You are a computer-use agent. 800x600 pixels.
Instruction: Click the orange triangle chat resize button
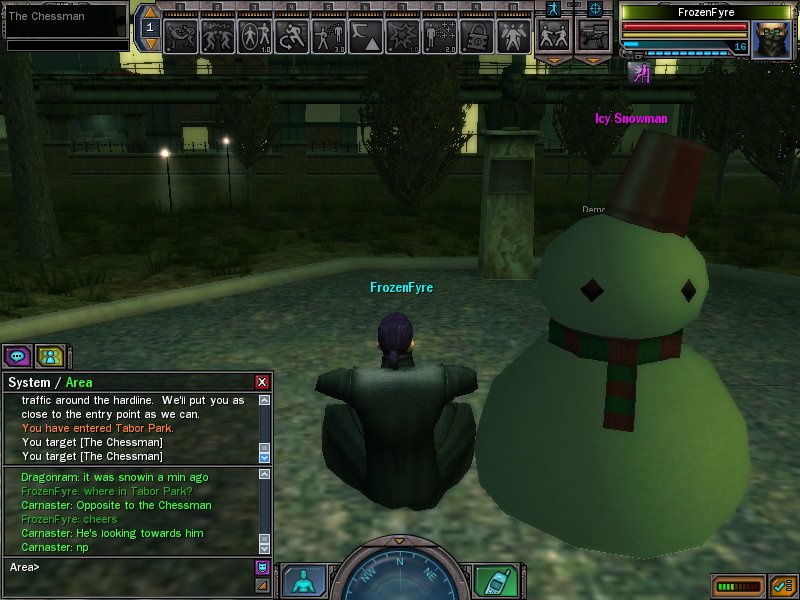(262, 585)
